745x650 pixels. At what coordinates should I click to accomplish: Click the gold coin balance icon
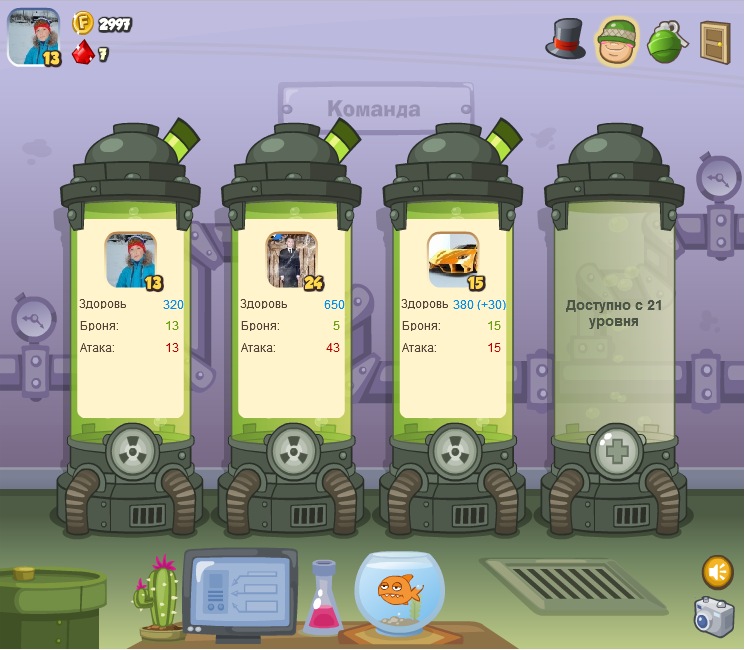click(83, 23)
